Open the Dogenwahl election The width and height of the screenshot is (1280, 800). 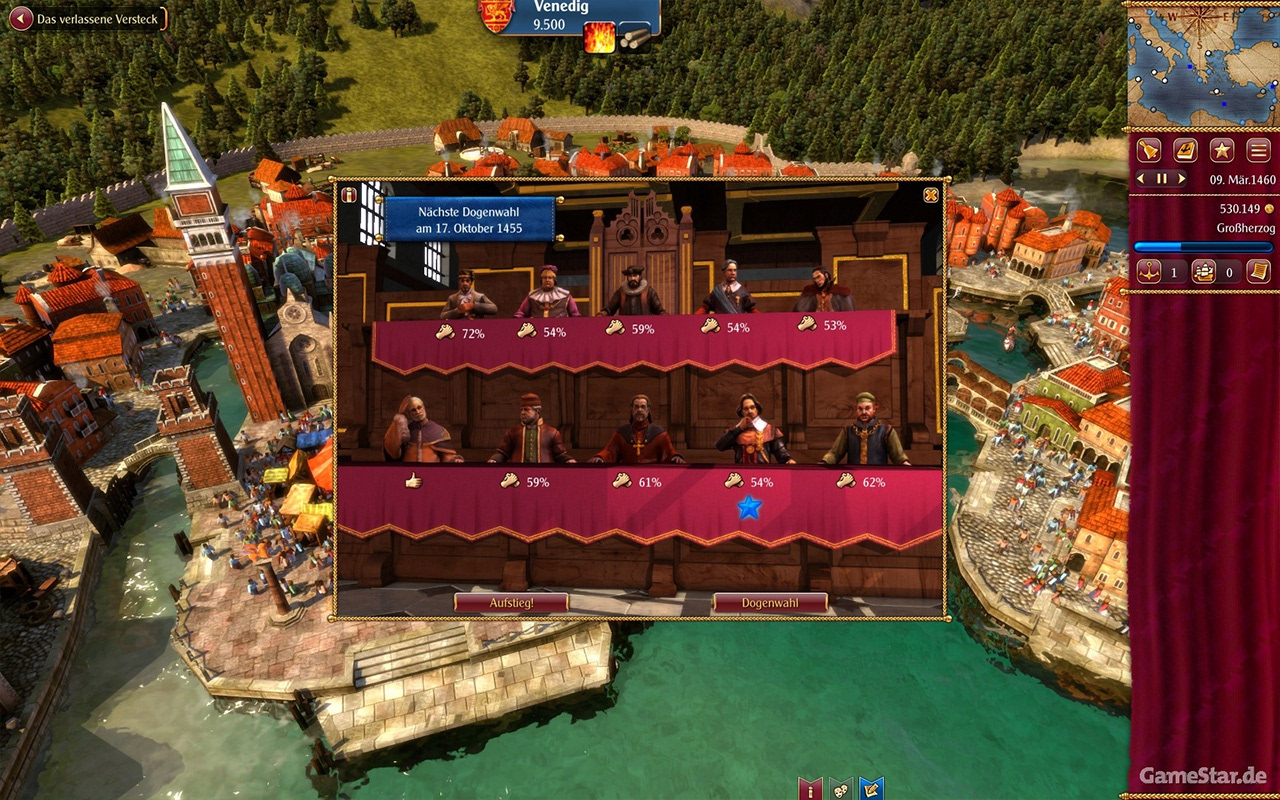(769, 603)
